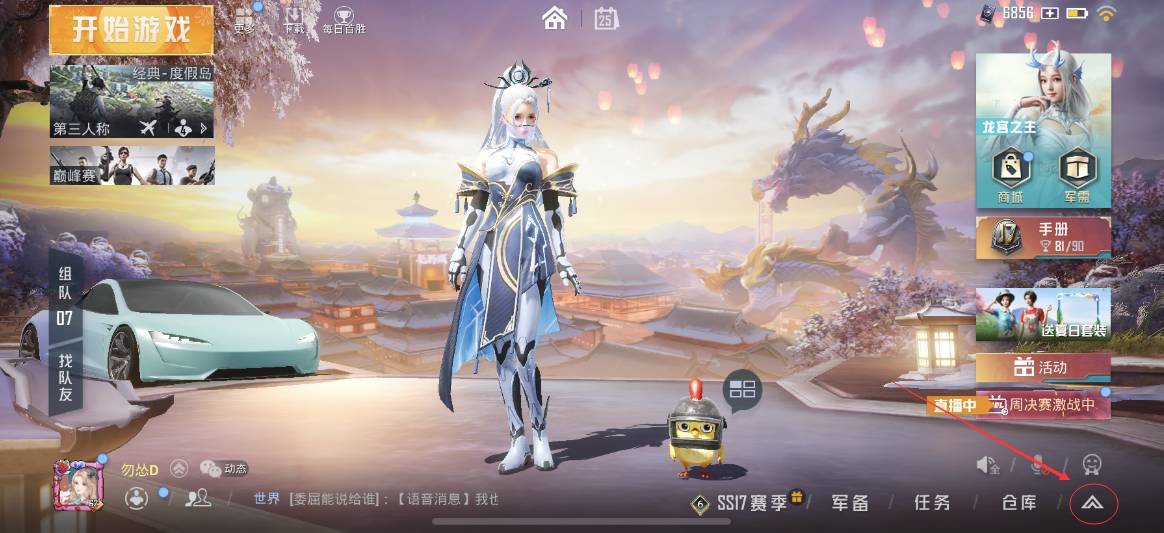Open the calendar icon at top
Screen dimensions: 1164x533
pyautogui.click(x=606, y=18)
